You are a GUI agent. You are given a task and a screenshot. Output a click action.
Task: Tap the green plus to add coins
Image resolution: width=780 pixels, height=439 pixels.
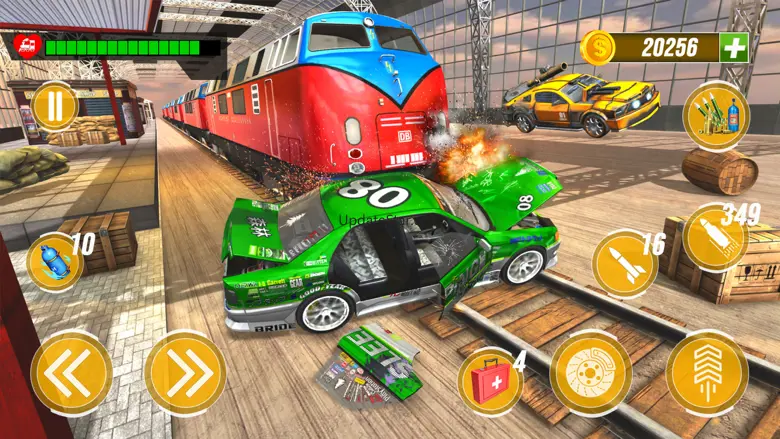pyautogui.click(x=734, y=47)
